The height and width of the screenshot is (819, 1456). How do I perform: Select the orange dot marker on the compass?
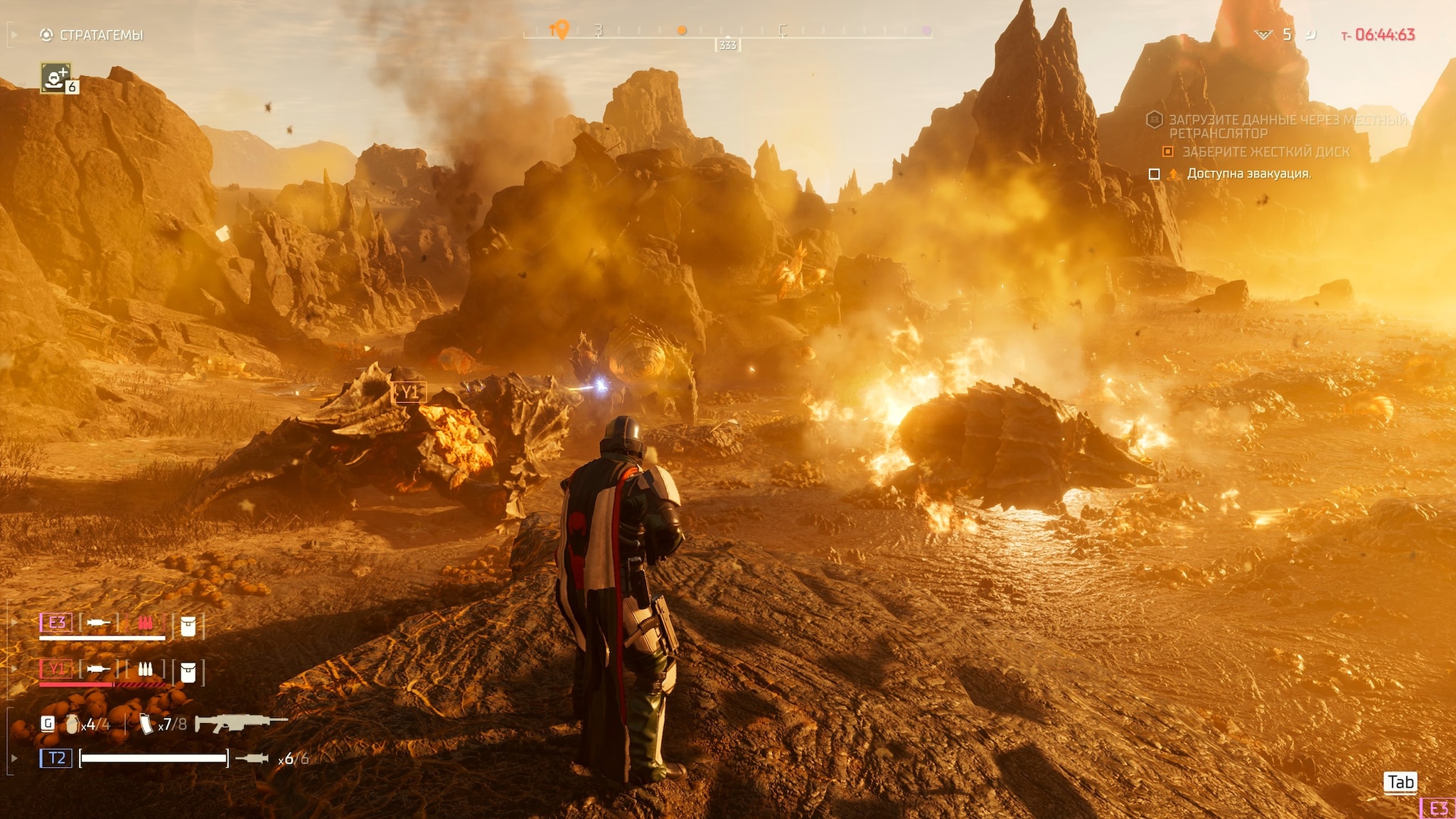pos(682,31)
